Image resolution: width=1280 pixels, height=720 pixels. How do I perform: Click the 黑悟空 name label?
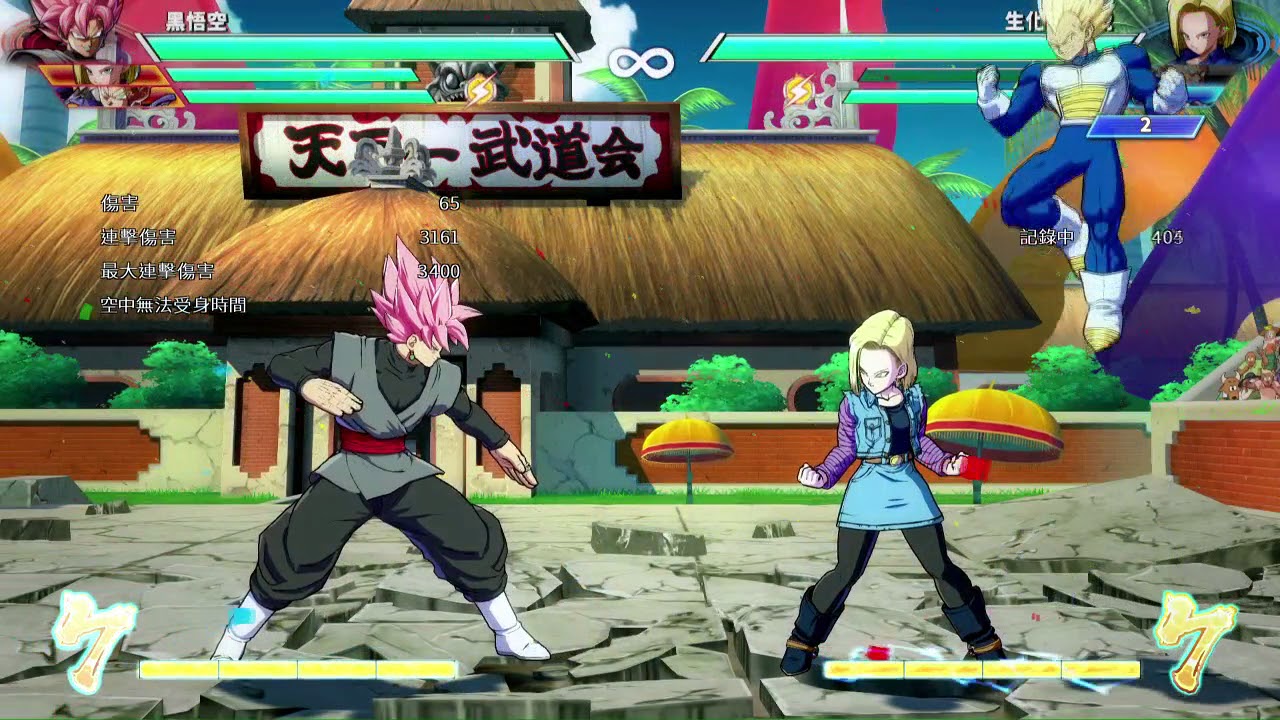pos(197,24)
